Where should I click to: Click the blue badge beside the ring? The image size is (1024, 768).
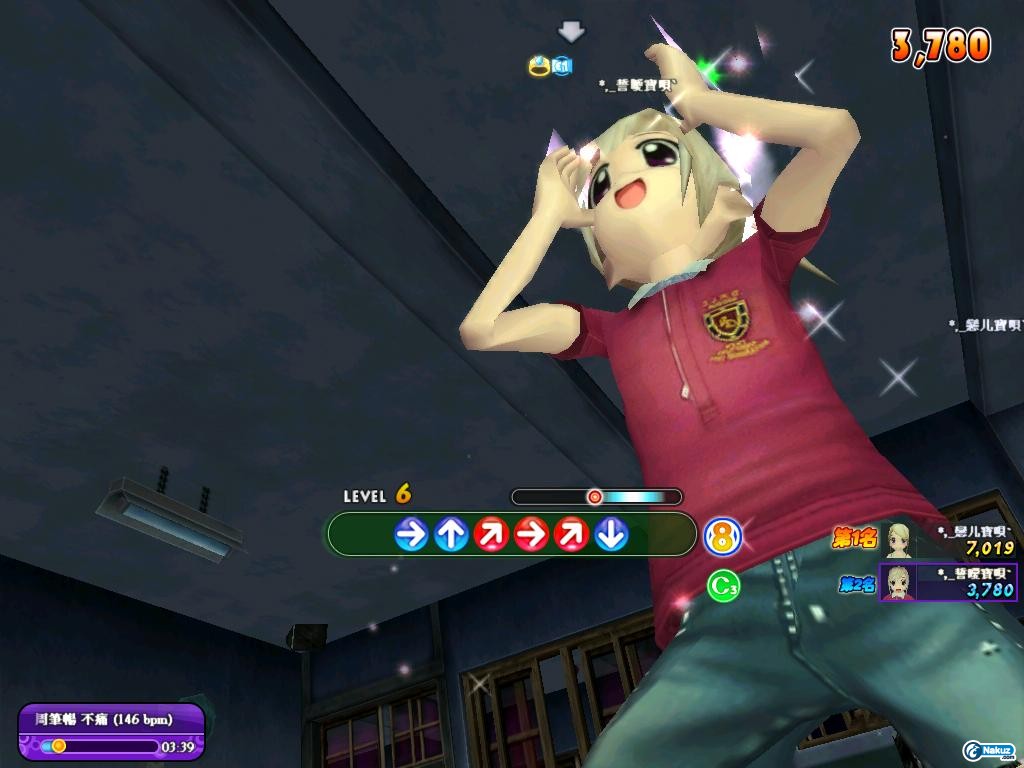click(x=561, y=66)
